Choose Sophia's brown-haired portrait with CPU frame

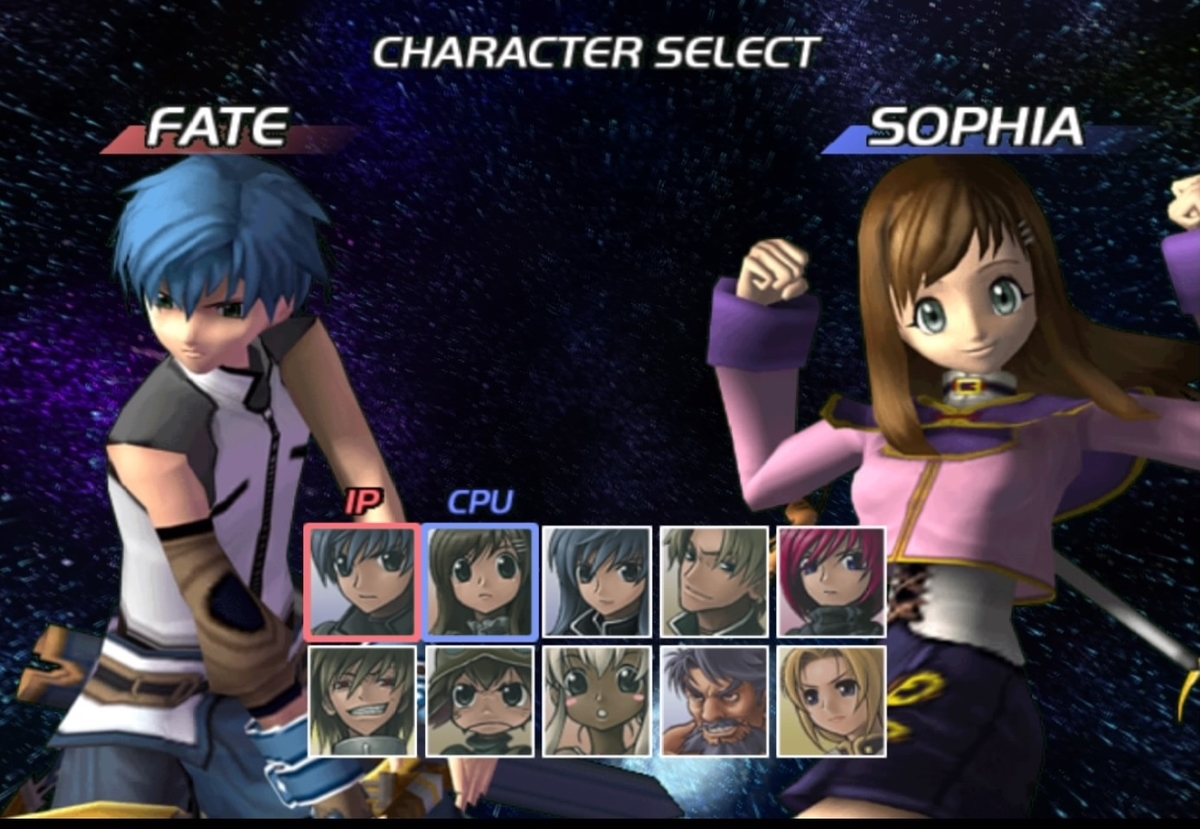coord(480,582)
